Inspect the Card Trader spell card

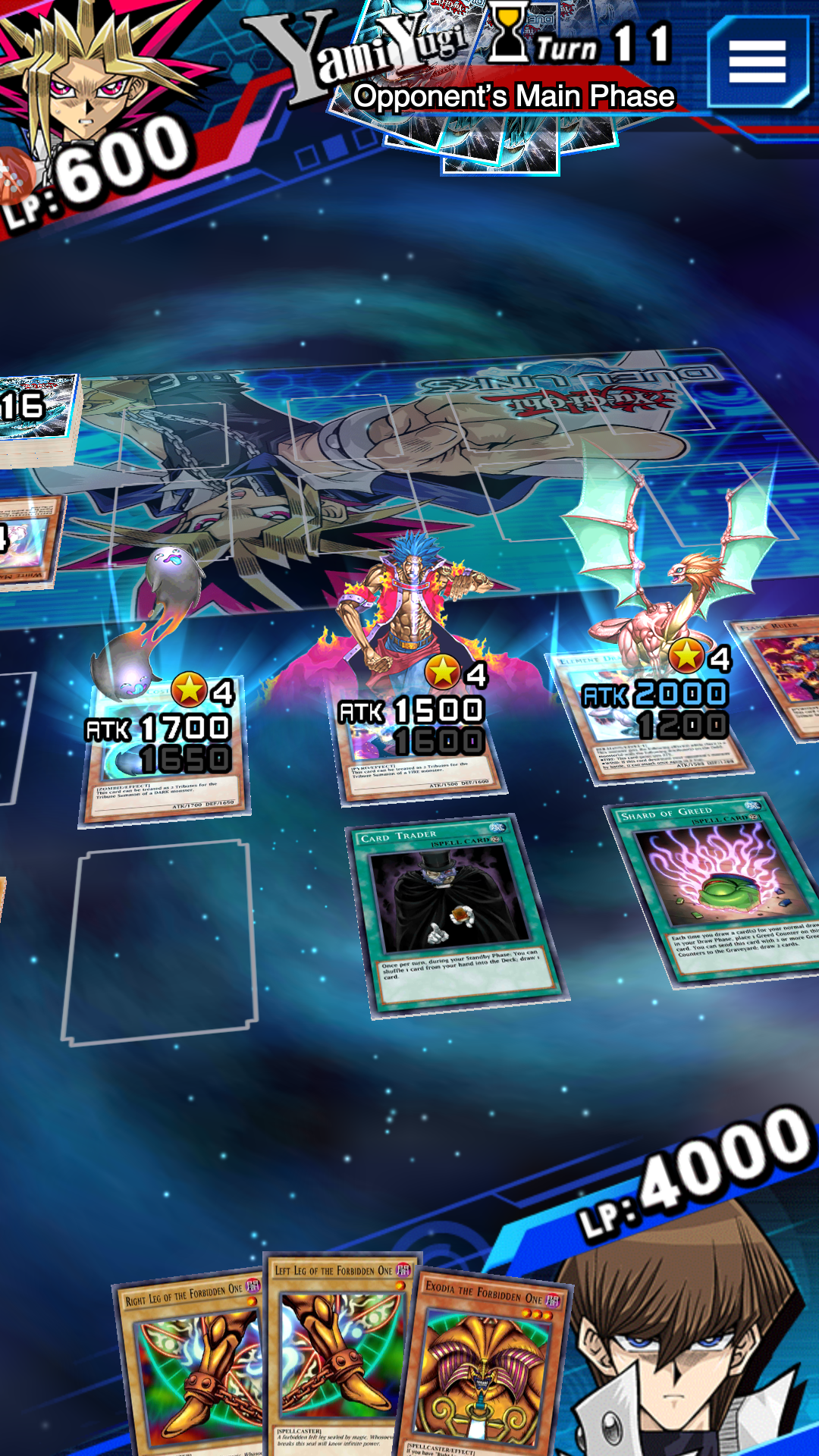click(455, 910)
